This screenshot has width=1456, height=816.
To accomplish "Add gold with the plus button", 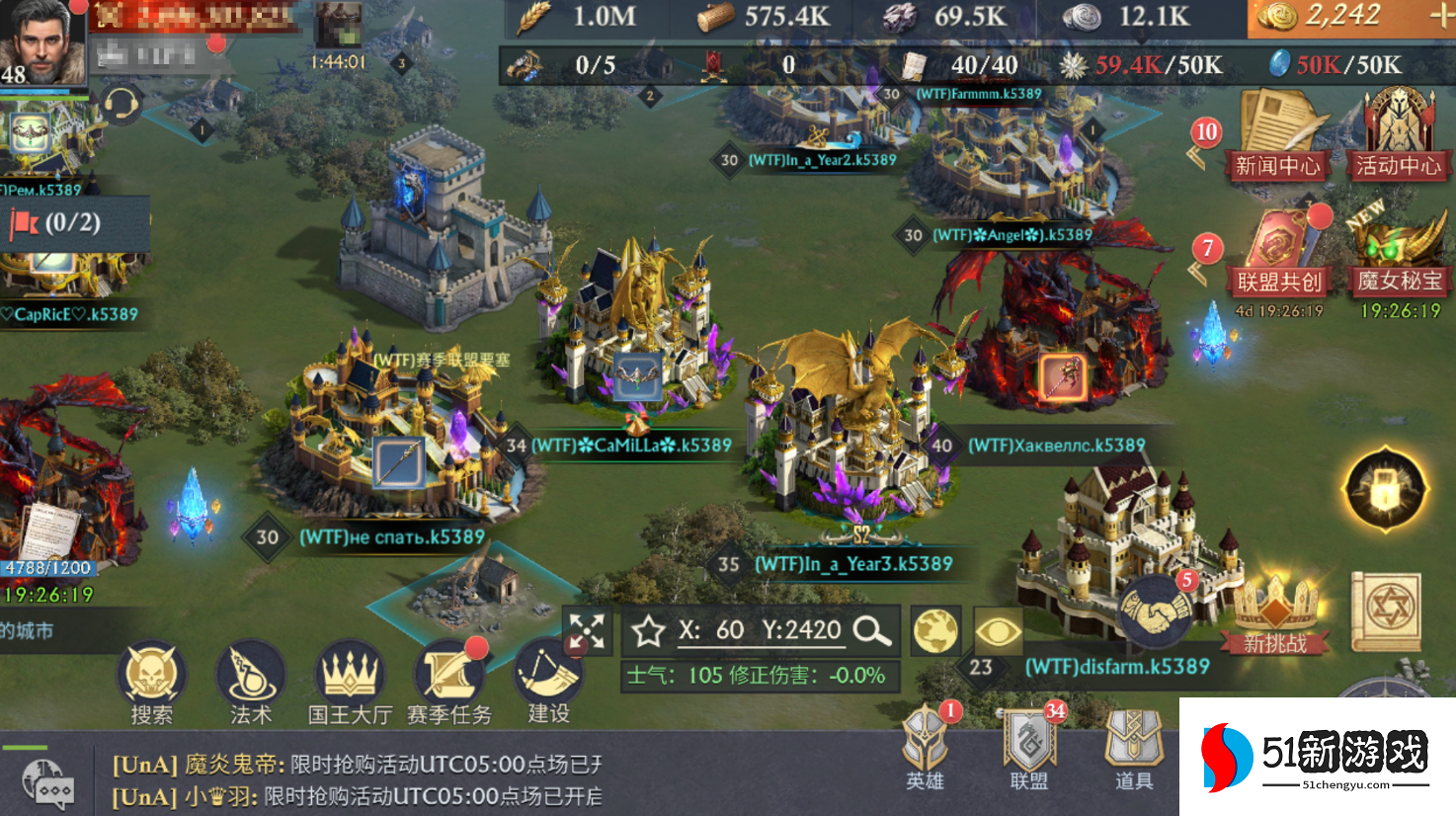I will 1441,16.
